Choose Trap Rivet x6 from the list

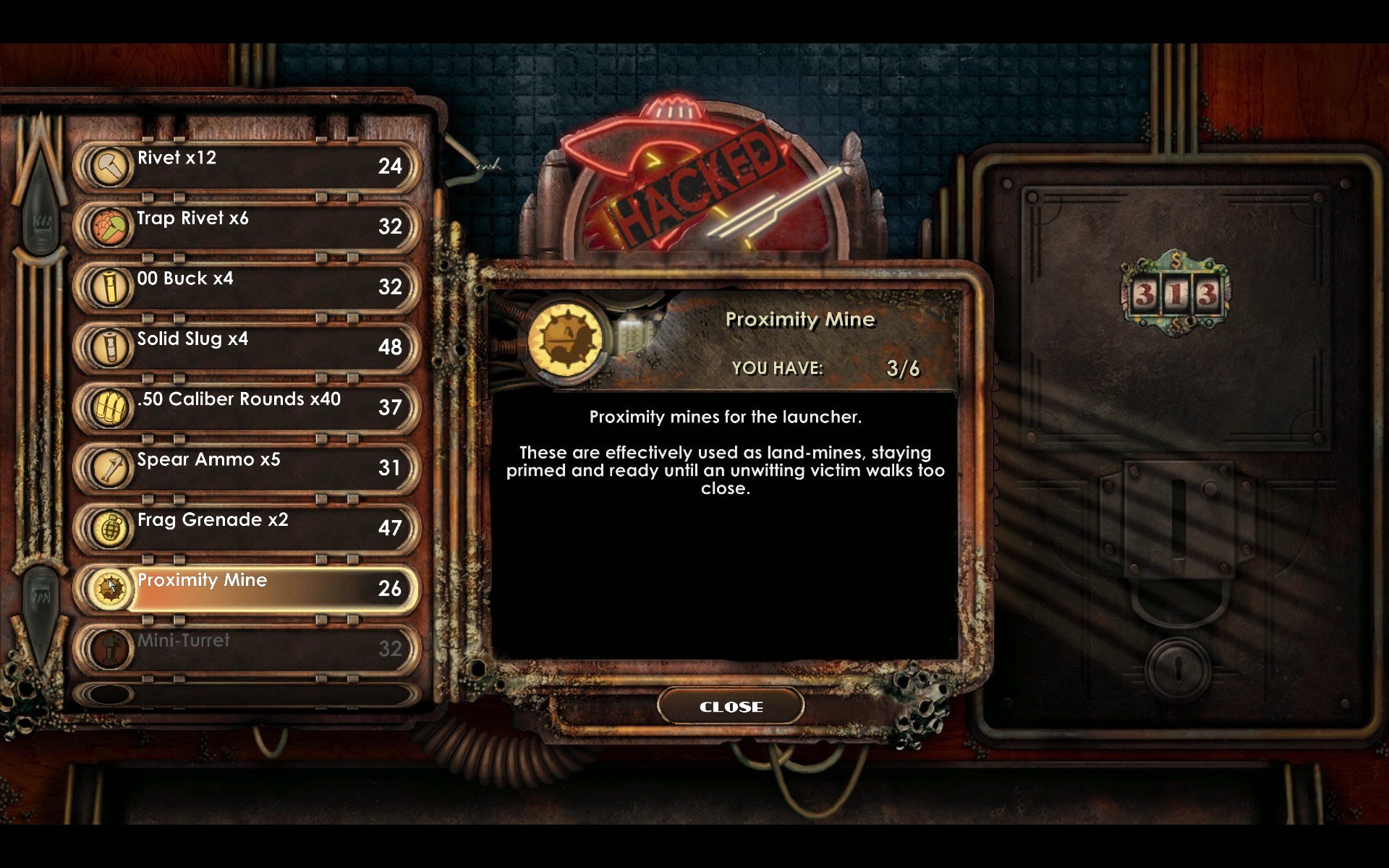246,226
